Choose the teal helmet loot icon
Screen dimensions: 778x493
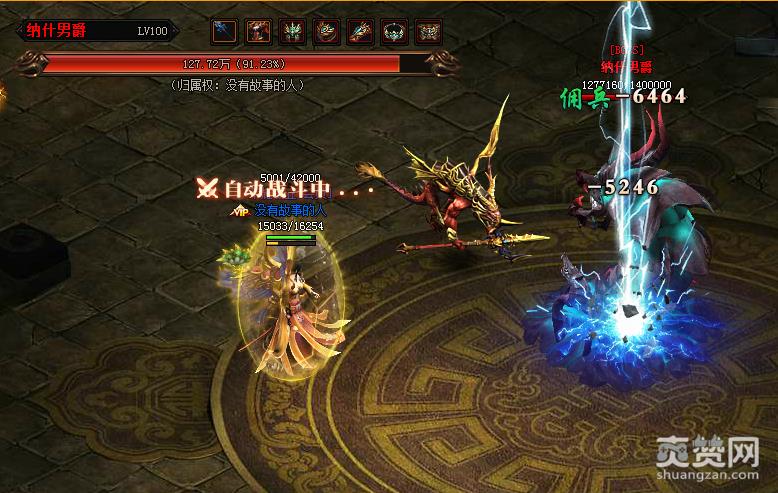coord(293,31)
